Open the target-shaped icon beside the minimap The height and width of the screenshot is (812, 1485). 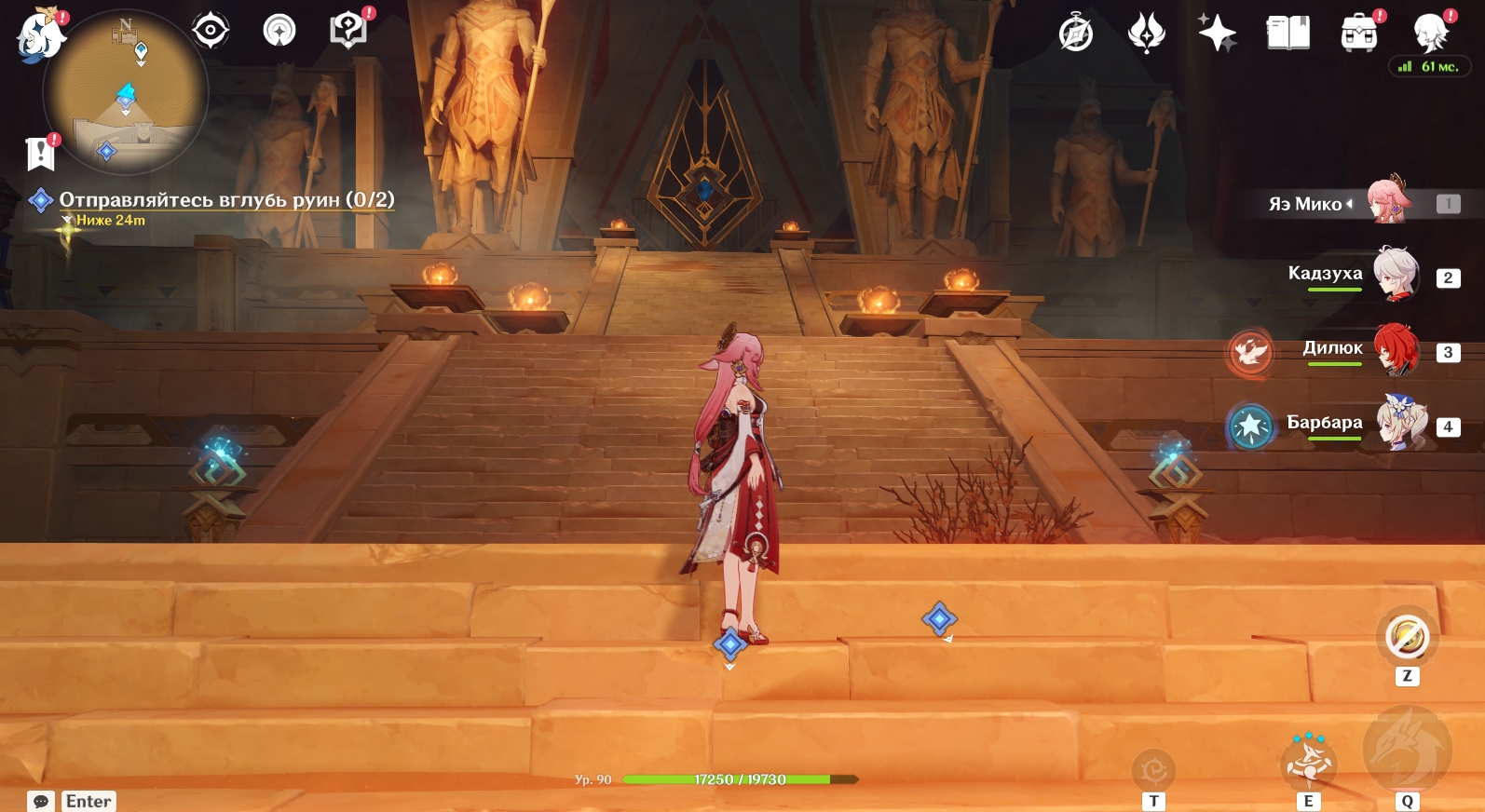[x=211, y=31]
